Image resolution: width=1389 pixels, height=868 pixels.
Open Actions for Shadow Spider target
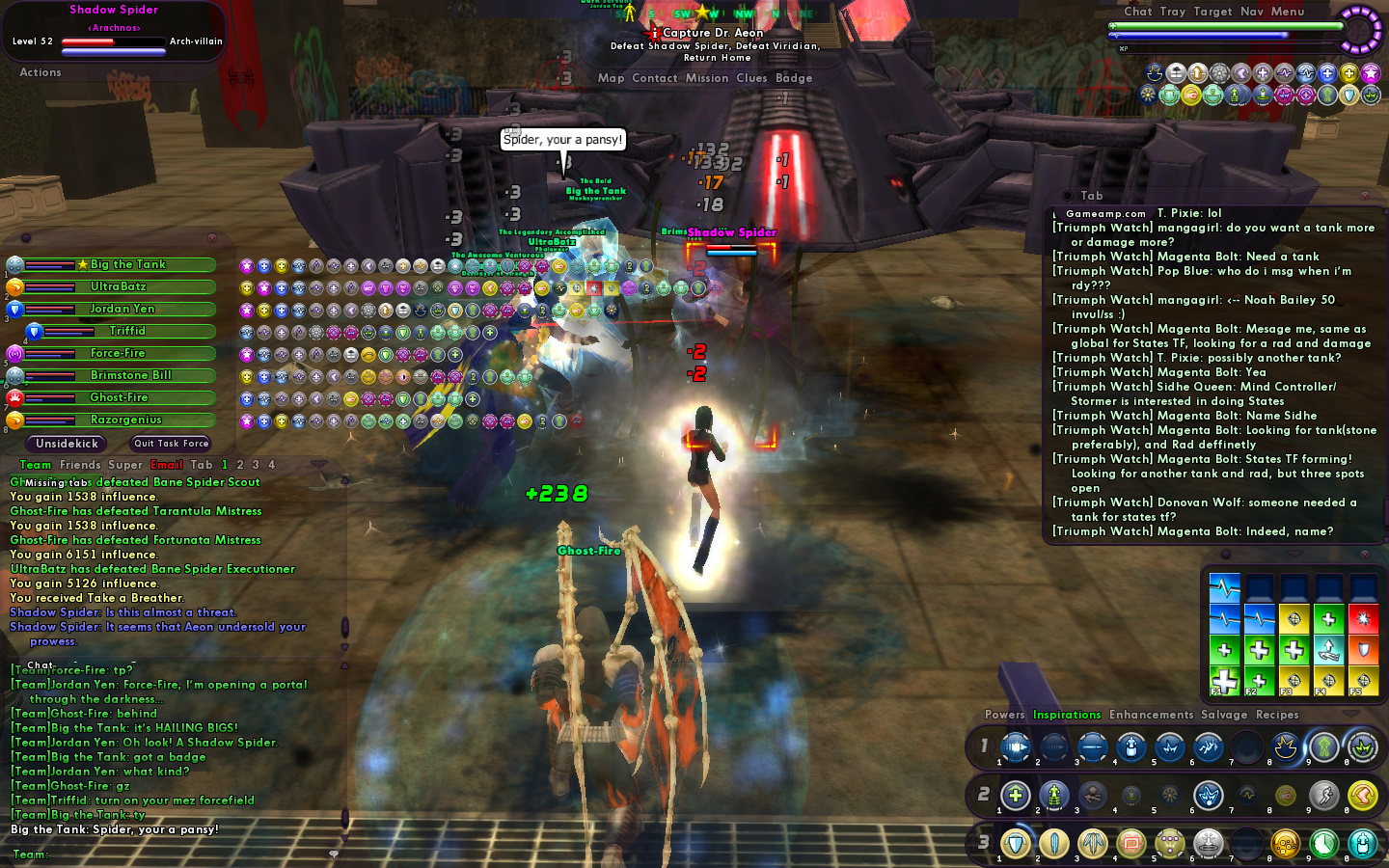coord(41,72)
